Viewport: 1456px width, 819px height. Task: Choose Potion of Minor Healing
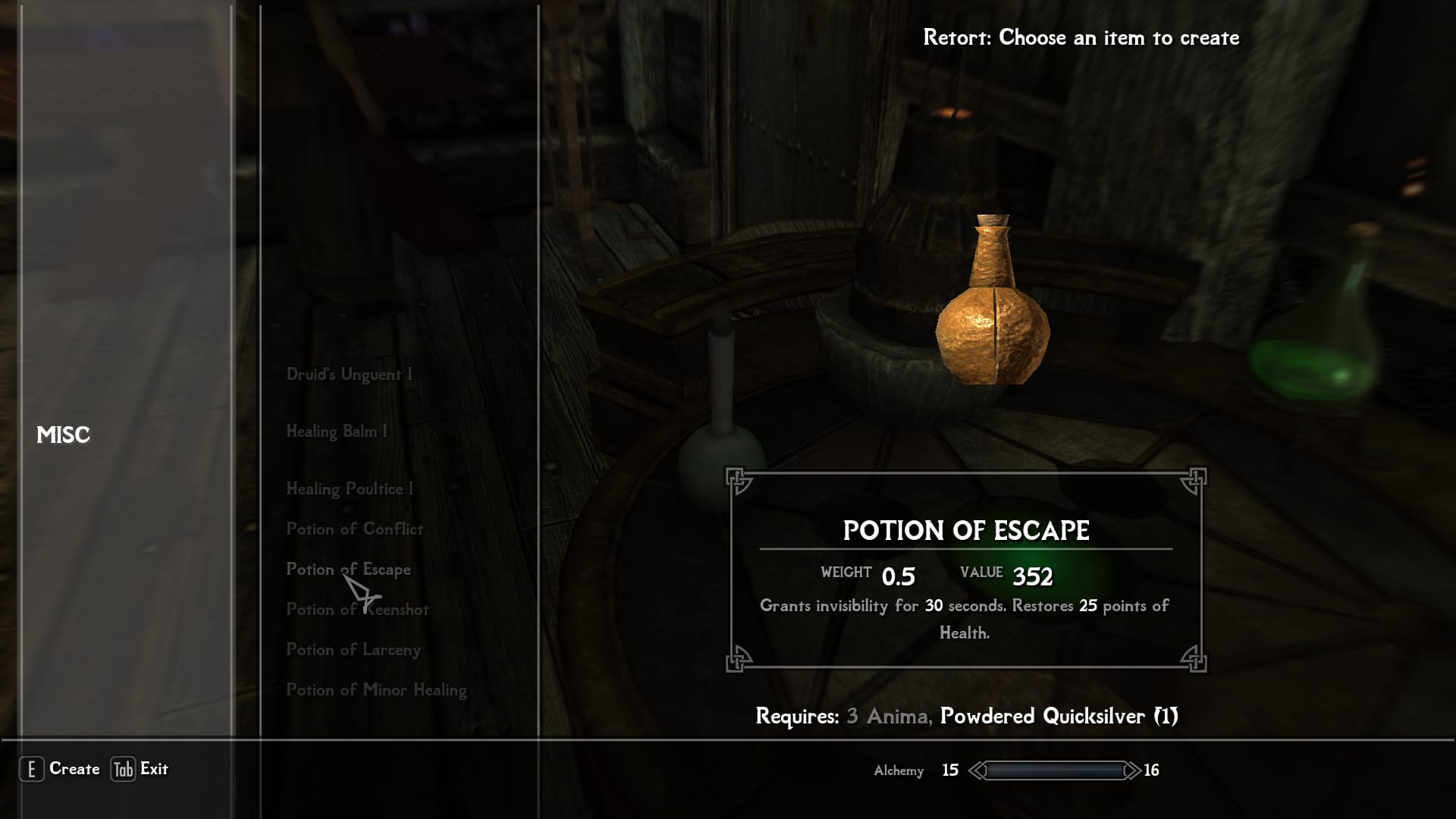click(x=376, y=690)
